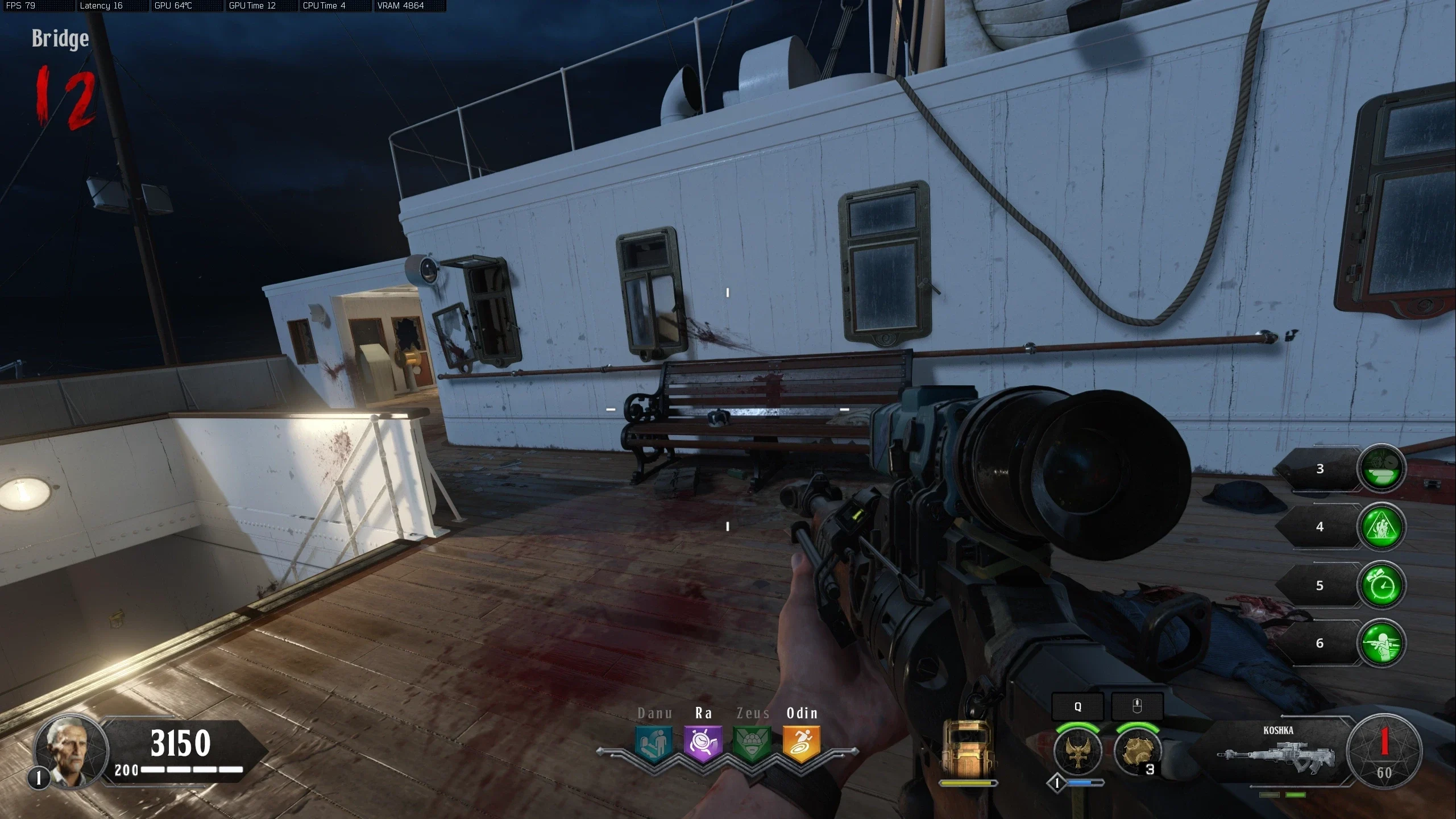Viewport: 1456px width, 819px height.
Task: Activate the alarm clock elixir
Action: coord(1381,585)
